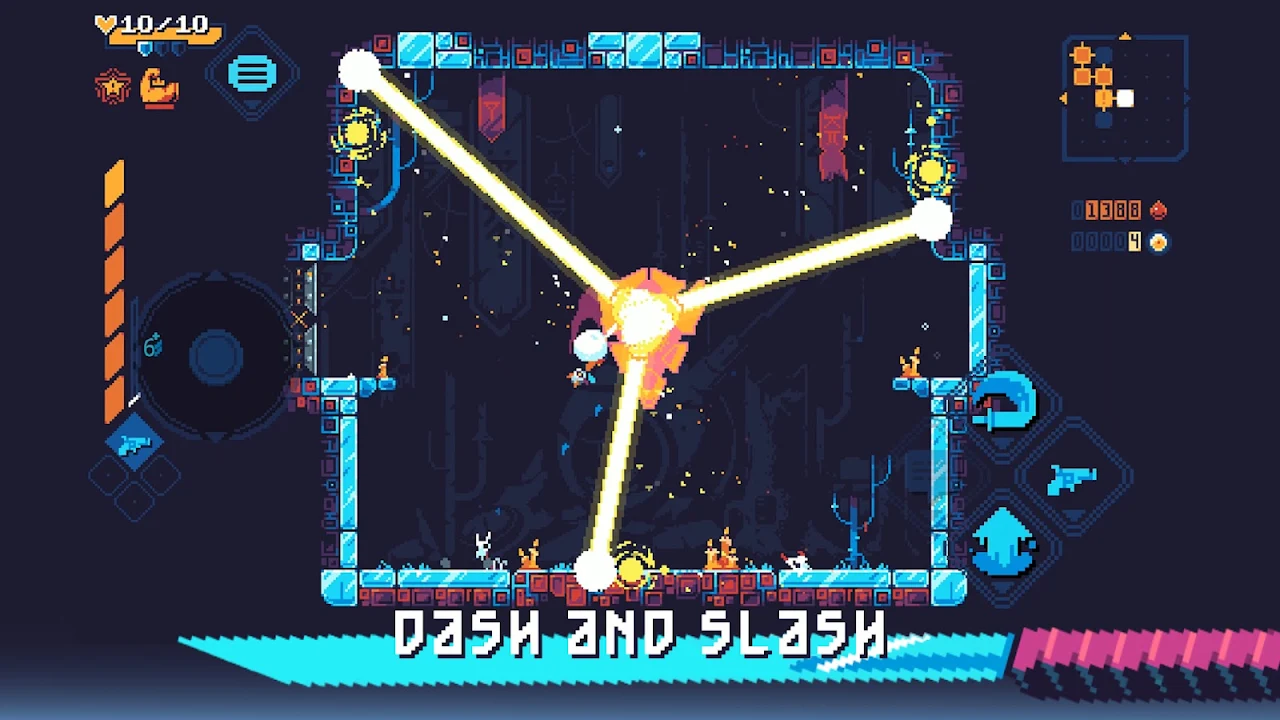Image resolution: width=1280 pixels, height=720 pixels.
Task: Select the red star badge icon
Action: tap(112, 88)
